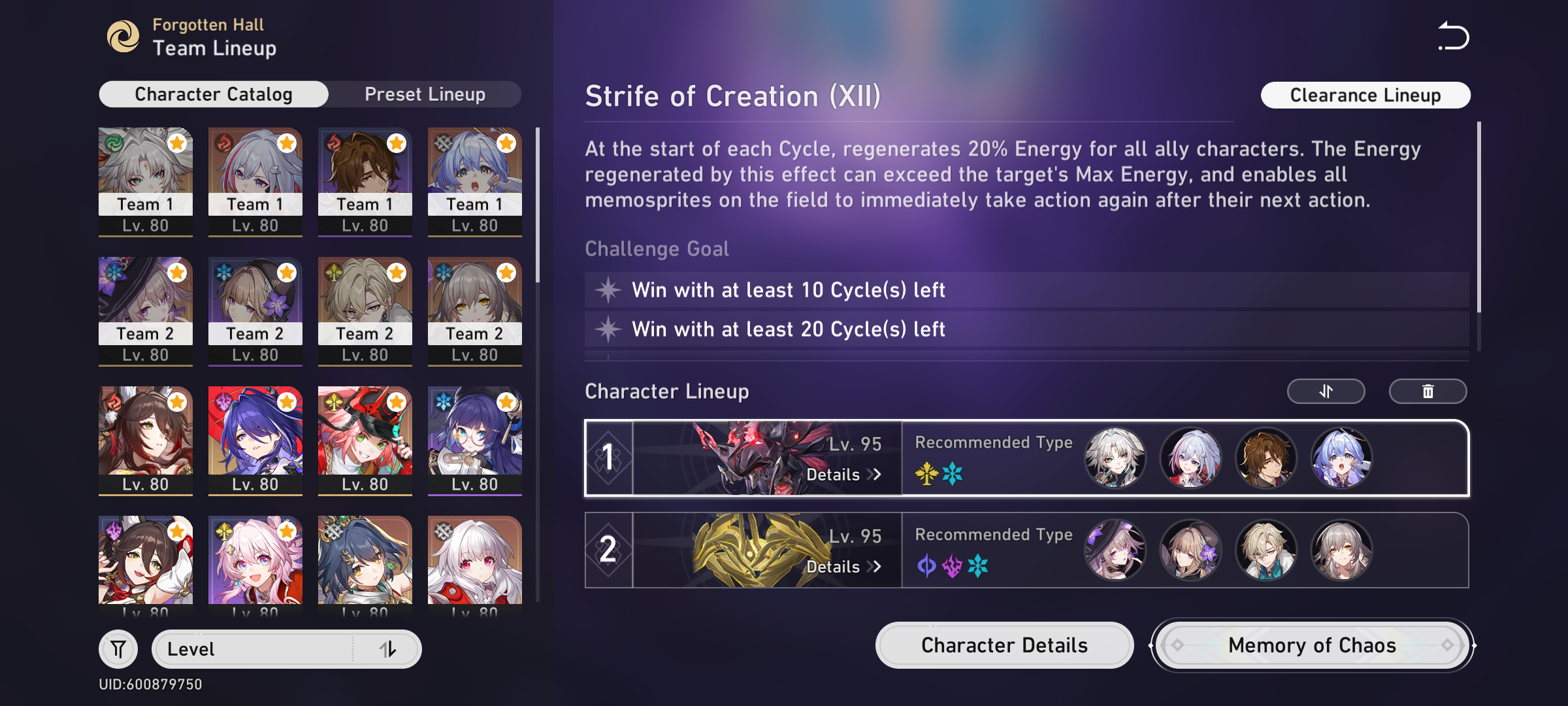Switch to the Preset Lineup tab
The image size is (1568, 706).
tap(425, 93)
